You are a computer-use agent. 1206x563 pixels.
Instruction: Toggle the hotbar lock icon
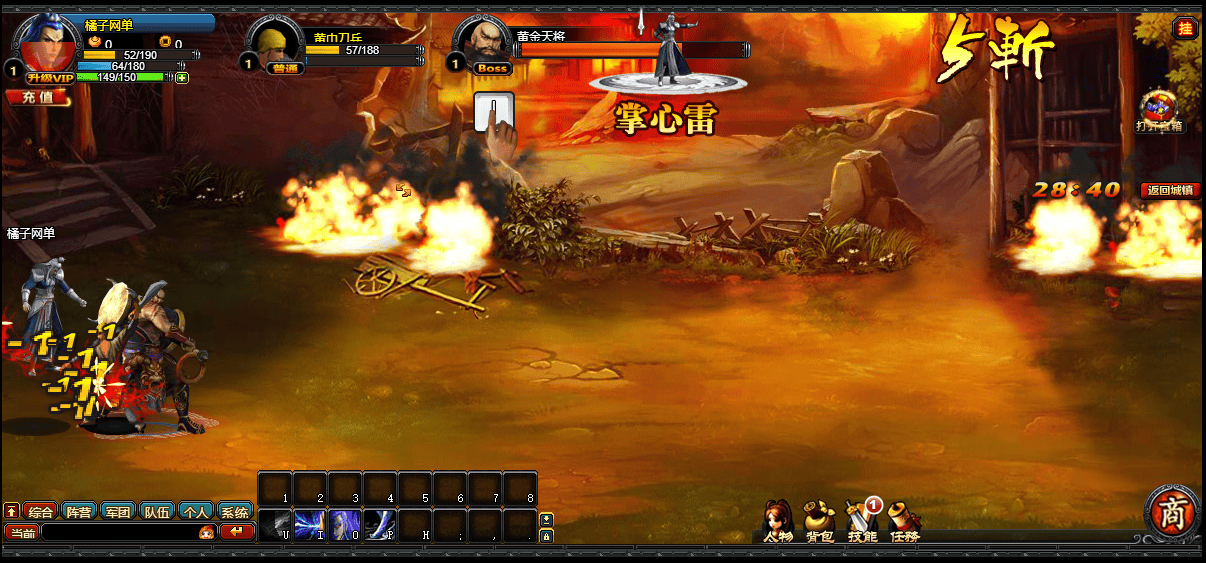tap(546, 536)
